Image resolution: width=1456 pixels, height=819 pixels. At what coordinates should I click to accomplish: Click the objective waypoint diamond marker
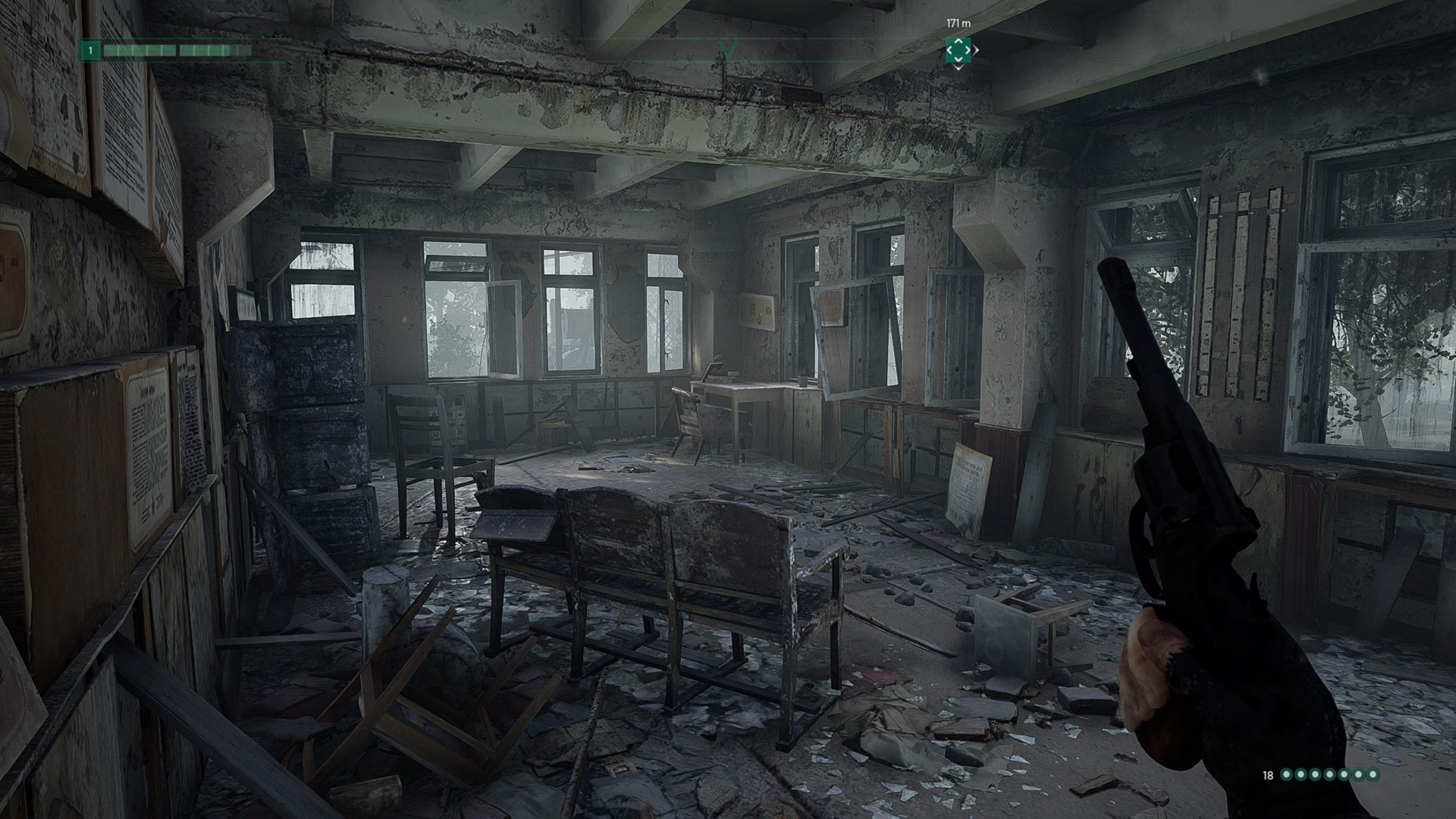pos(958,51)
